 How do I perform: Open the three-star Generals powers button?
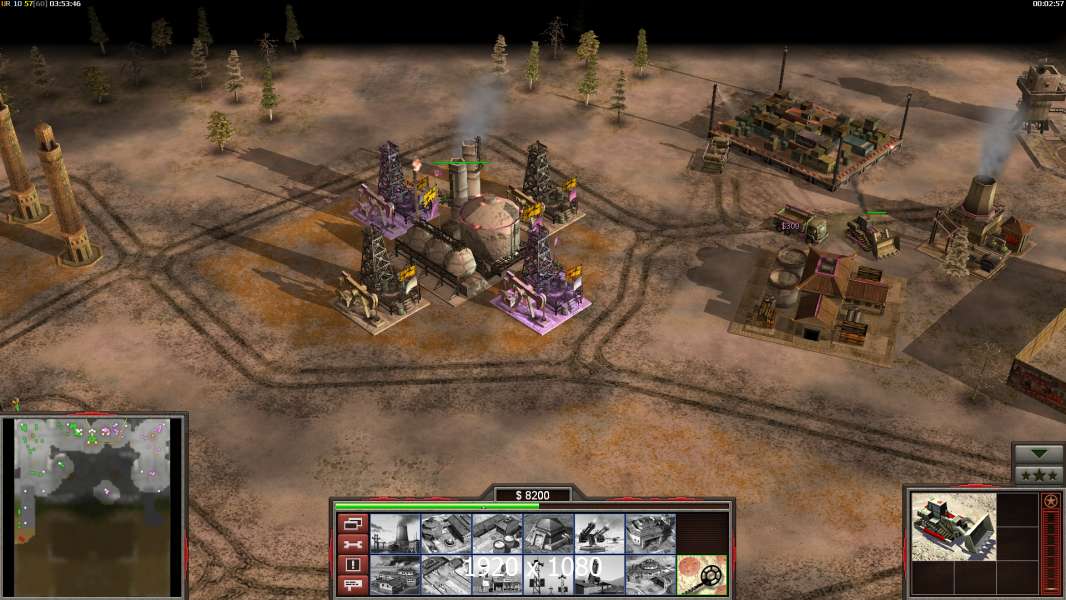[x=1039, y=474]
